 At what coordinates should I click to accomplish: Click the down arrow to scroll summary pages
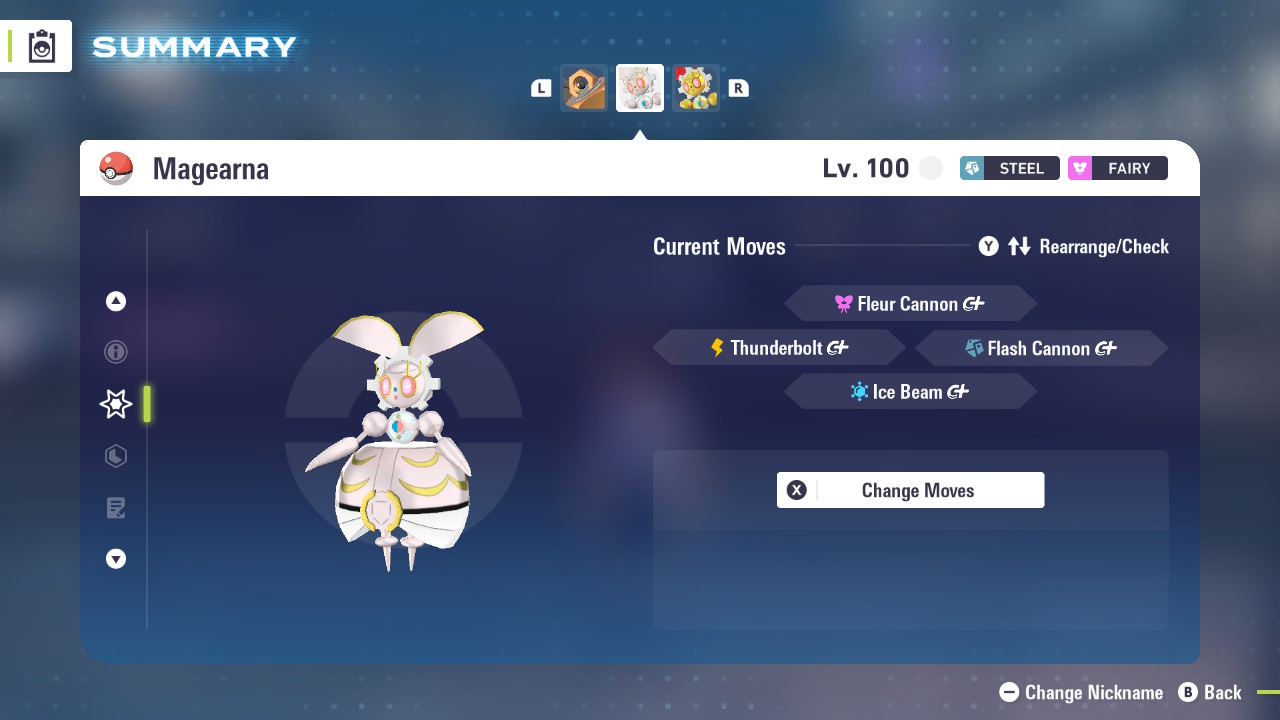click(x=115, y=559)
